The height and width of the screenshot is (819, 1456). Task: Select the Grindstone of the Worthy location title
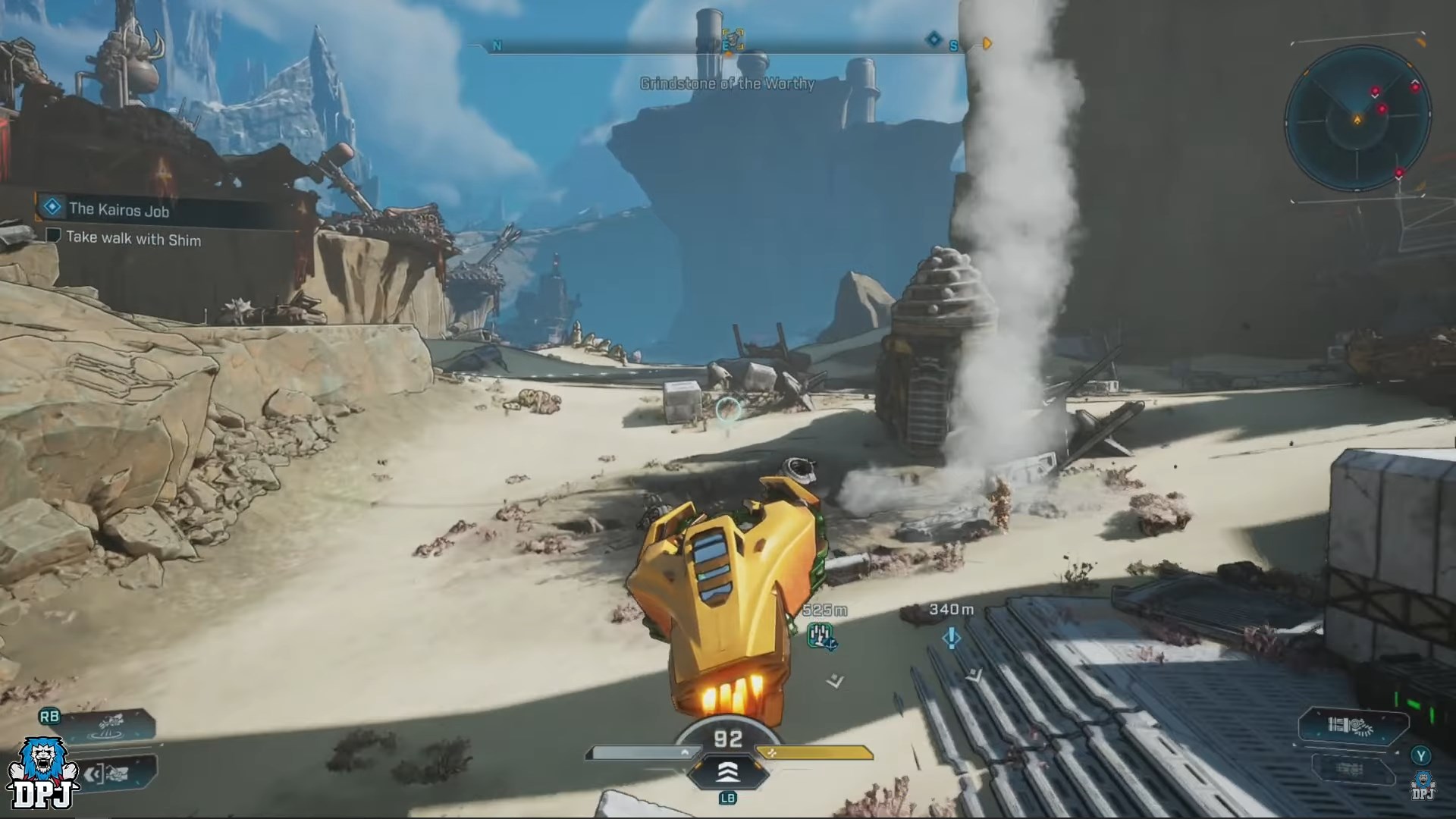[727, 84]
